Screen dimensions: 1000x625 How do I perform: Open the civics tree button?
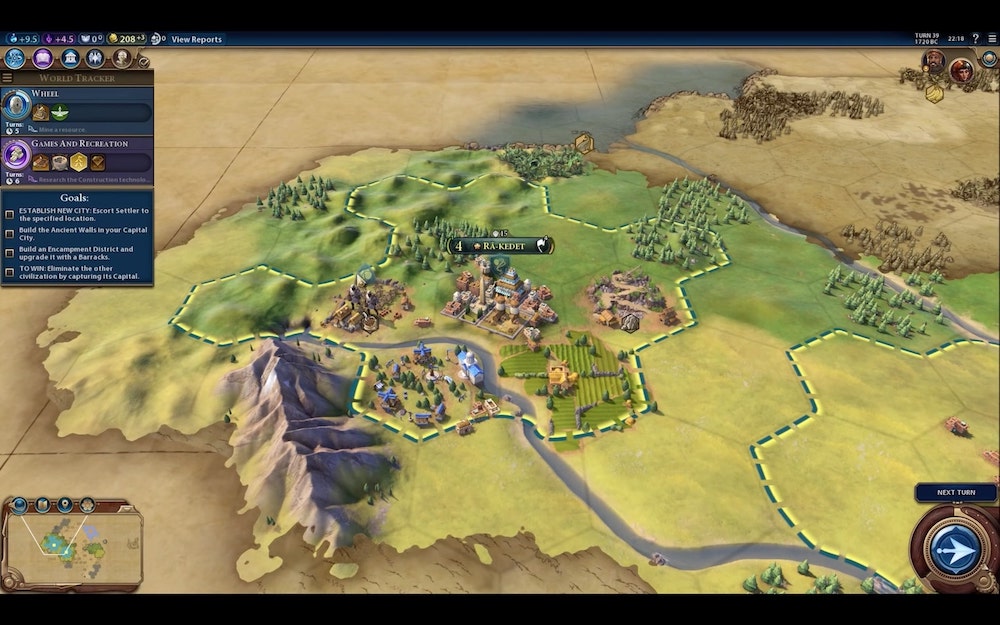coord(43,58)
